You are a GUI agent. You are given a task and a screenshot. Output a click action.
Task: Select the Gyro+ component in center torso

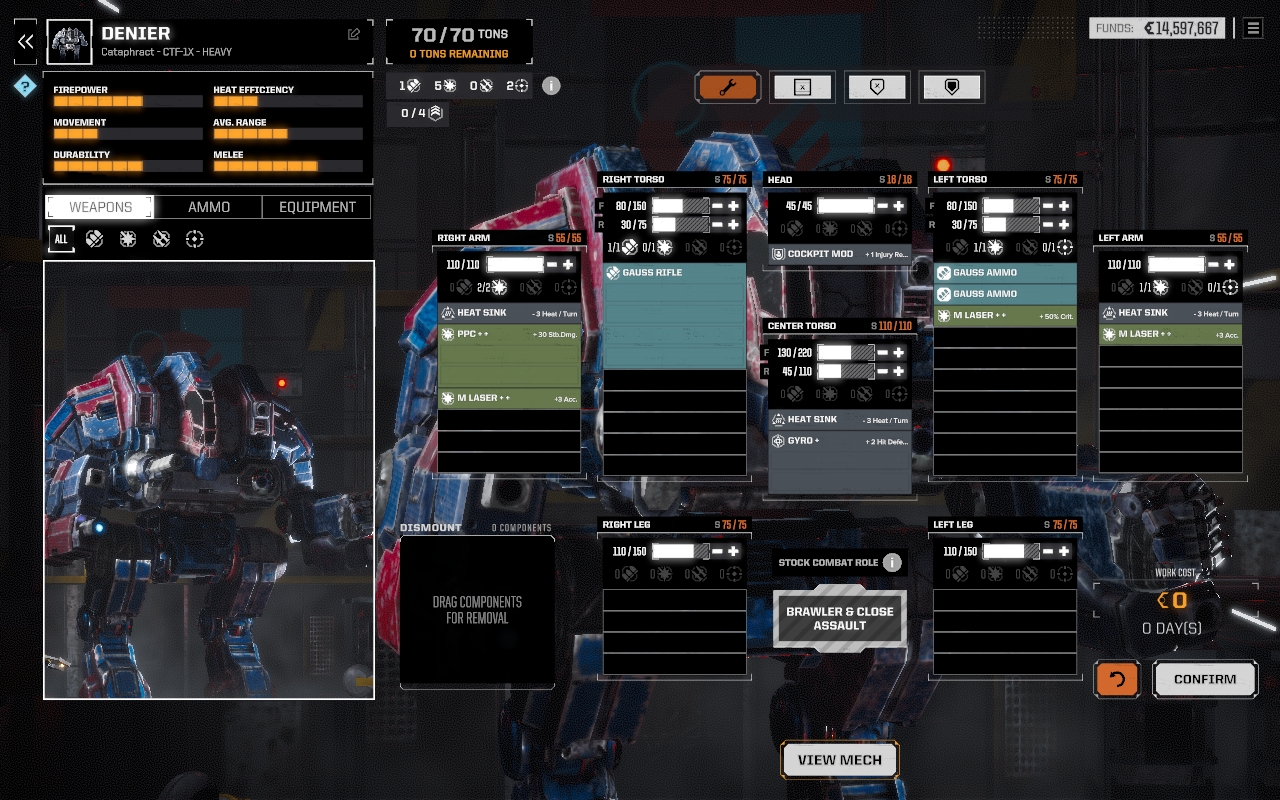(x=840, y=441)
